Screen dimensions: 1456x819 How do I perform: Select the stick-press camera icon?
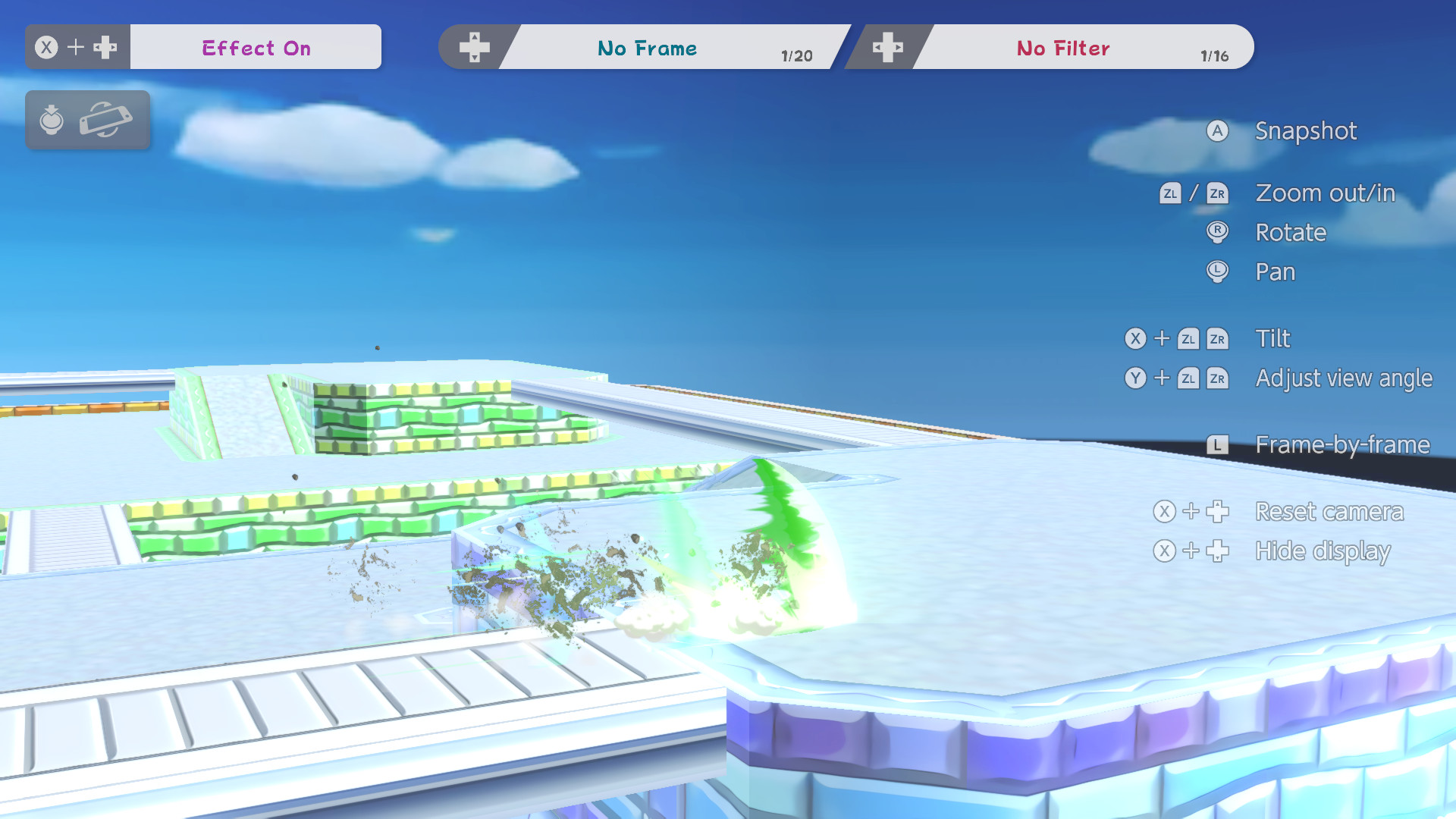point(51,120)
